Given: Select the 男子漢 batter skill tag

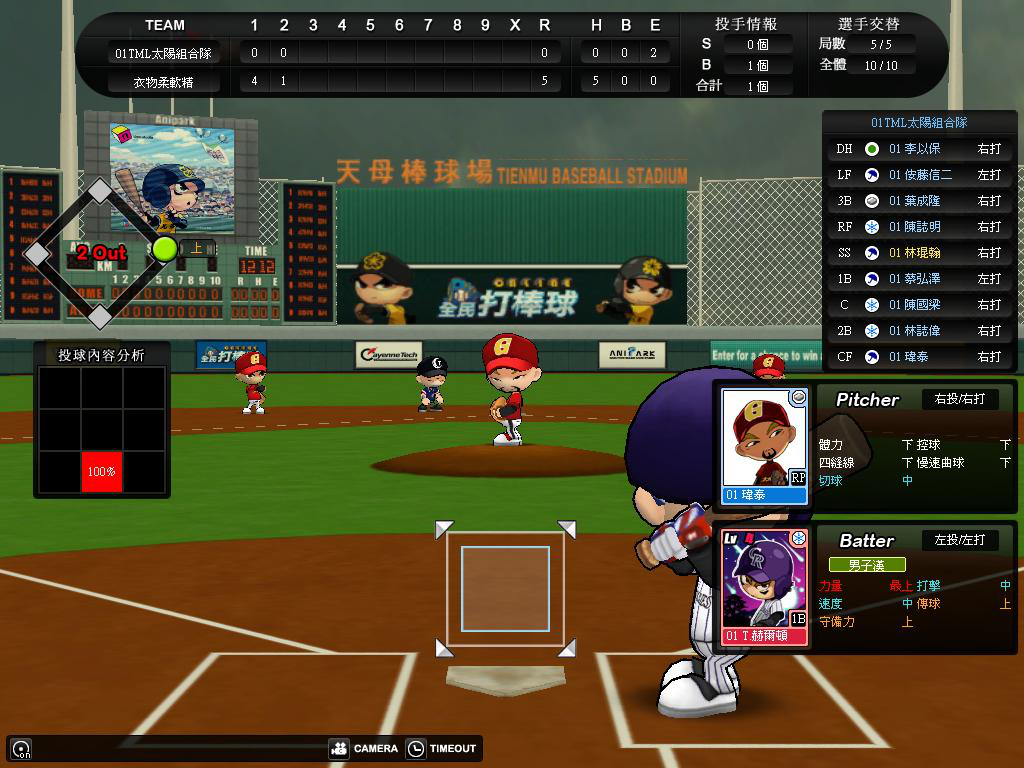Looking at the screenshot, I should click(866, 565).
